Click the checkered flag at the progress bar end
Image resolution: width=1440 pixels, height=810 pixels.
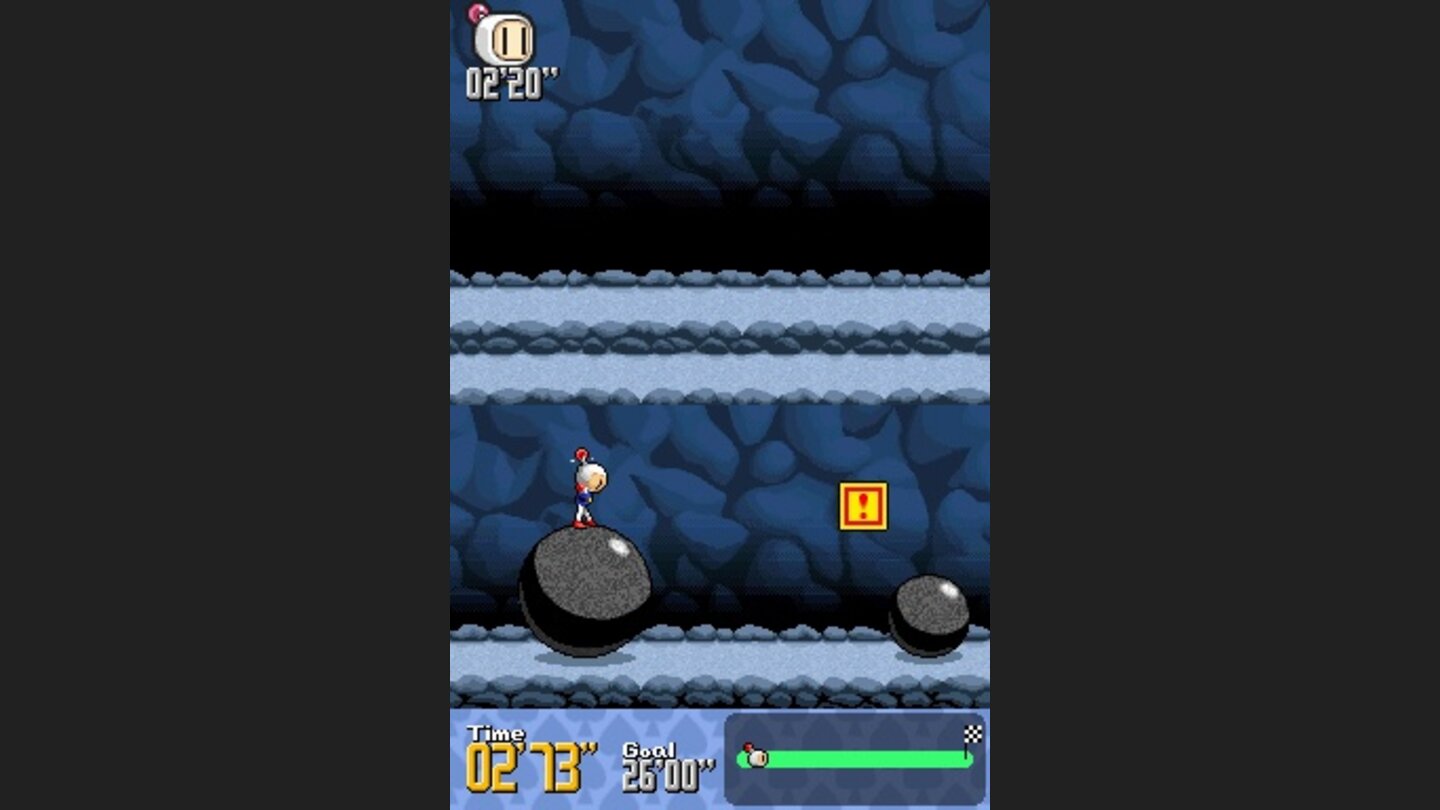click(975, 732)
